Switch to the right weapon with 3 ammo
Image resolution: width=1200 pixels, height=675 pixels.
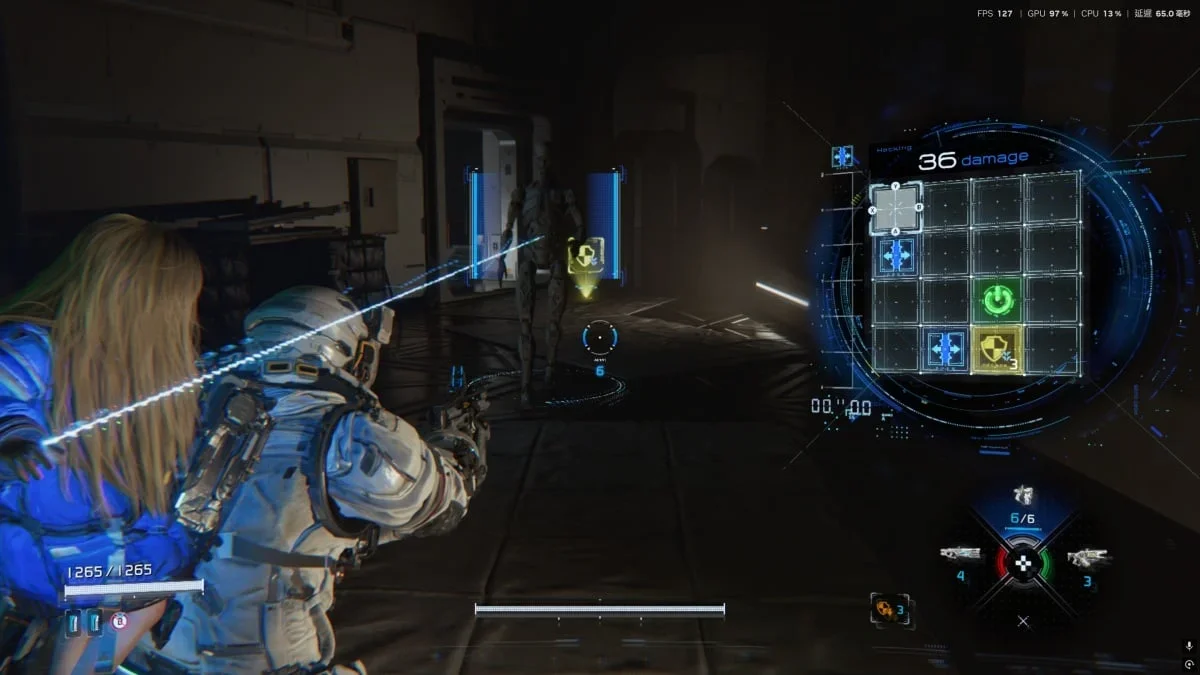(1087, 557)
